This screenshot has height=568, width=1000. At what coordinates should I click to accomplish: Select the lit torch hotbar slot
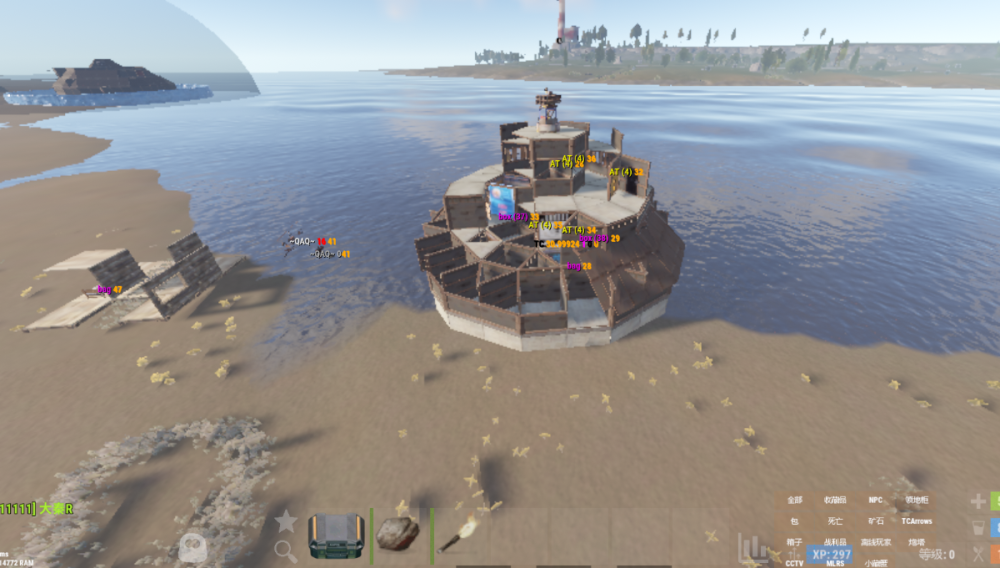click(x=459, y=533)
